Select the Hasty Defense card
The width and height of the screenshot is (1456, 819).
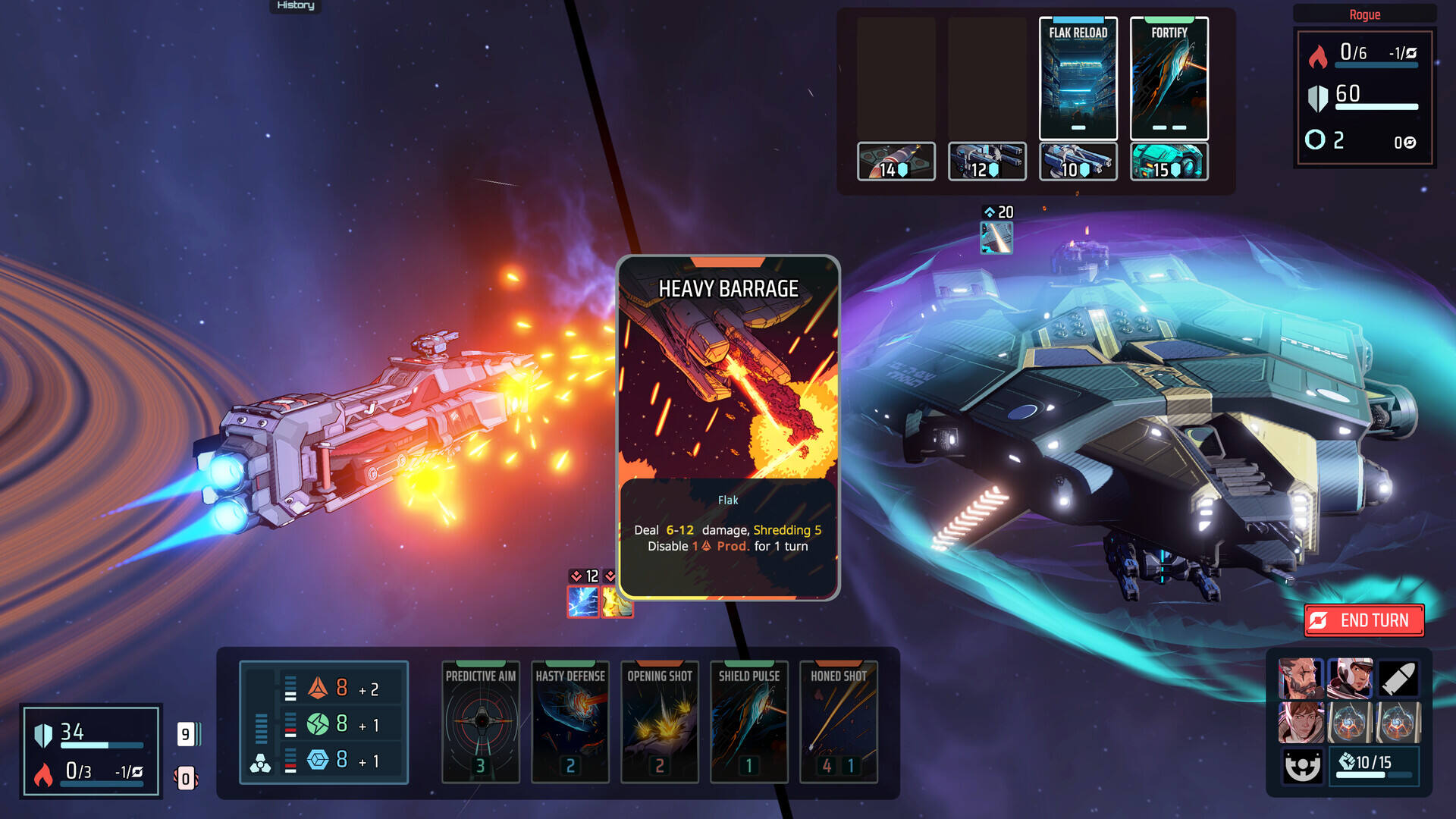570,720
